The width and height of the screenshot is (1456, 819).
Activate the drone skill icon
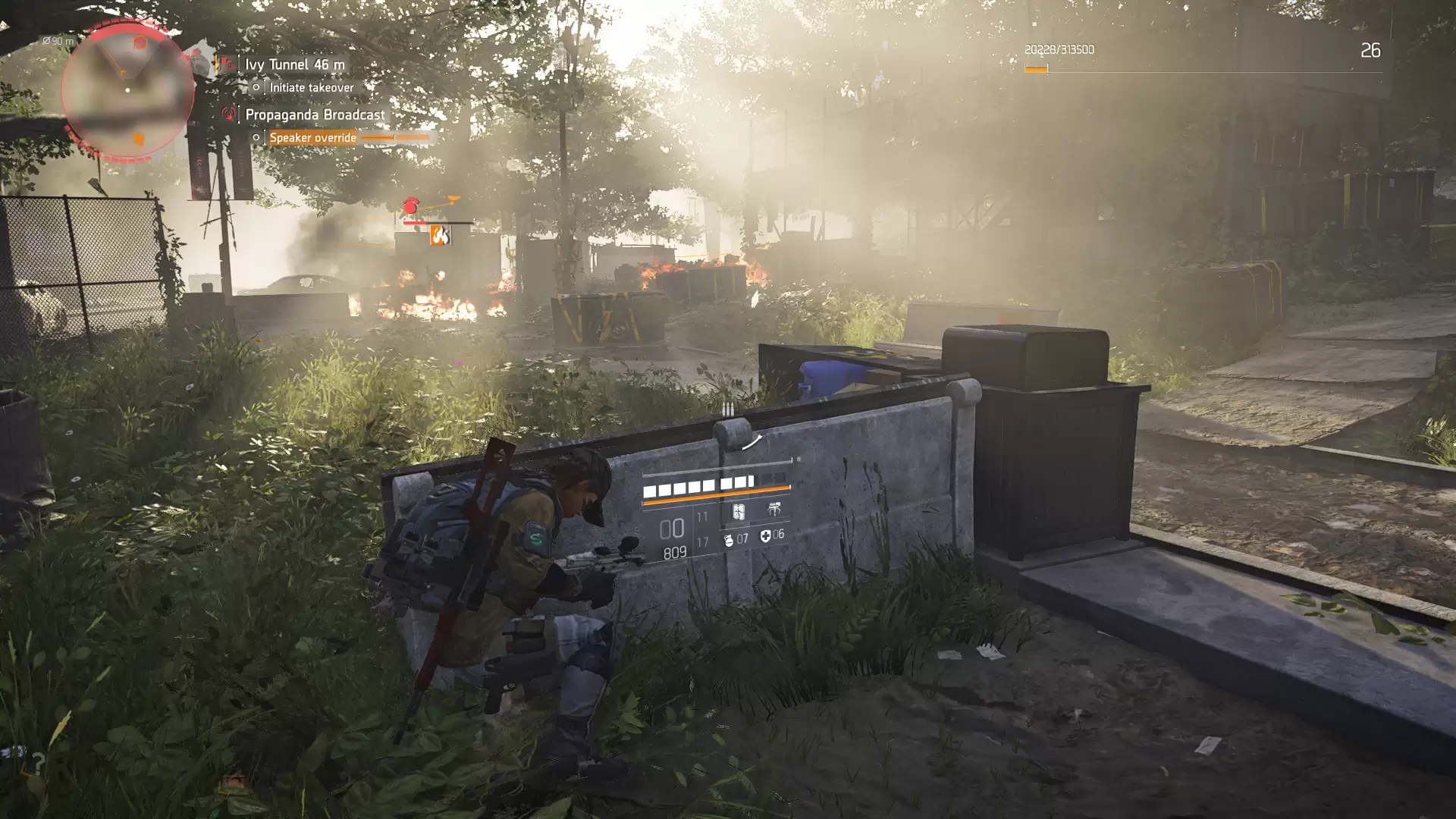click(x=773, y=510)
